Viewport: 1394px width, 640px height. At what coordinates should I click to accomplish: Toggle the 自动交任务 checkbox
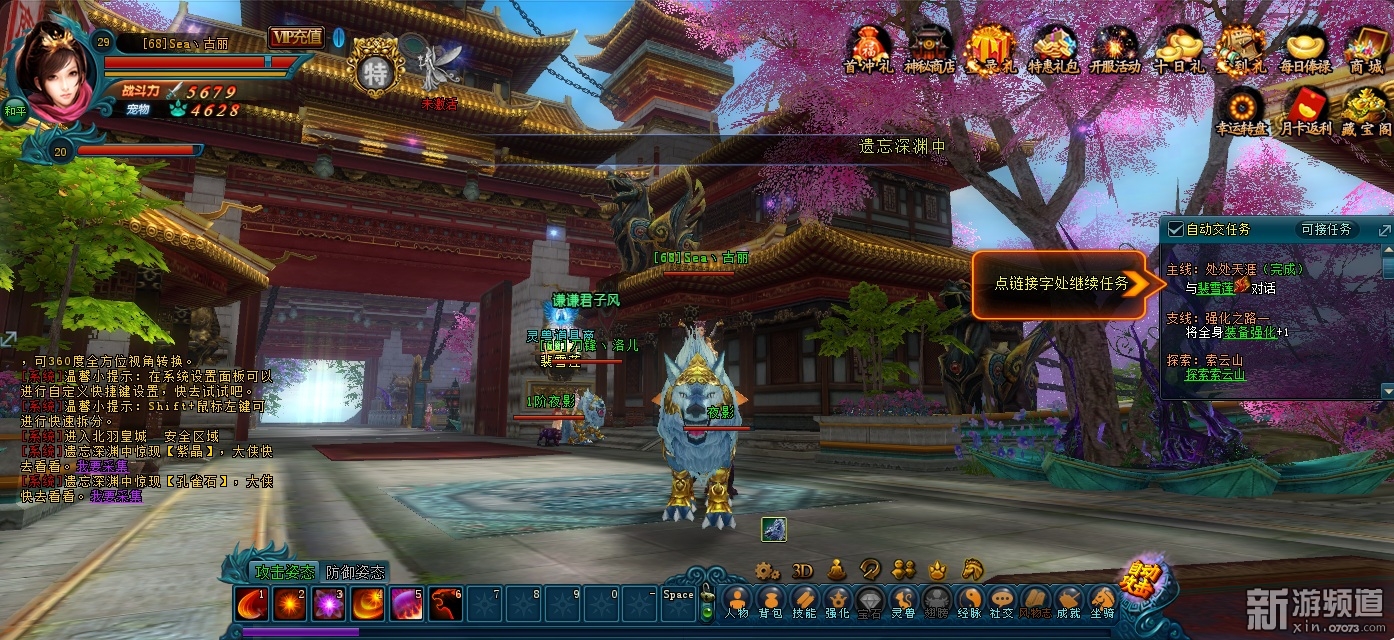(1176, 229)
